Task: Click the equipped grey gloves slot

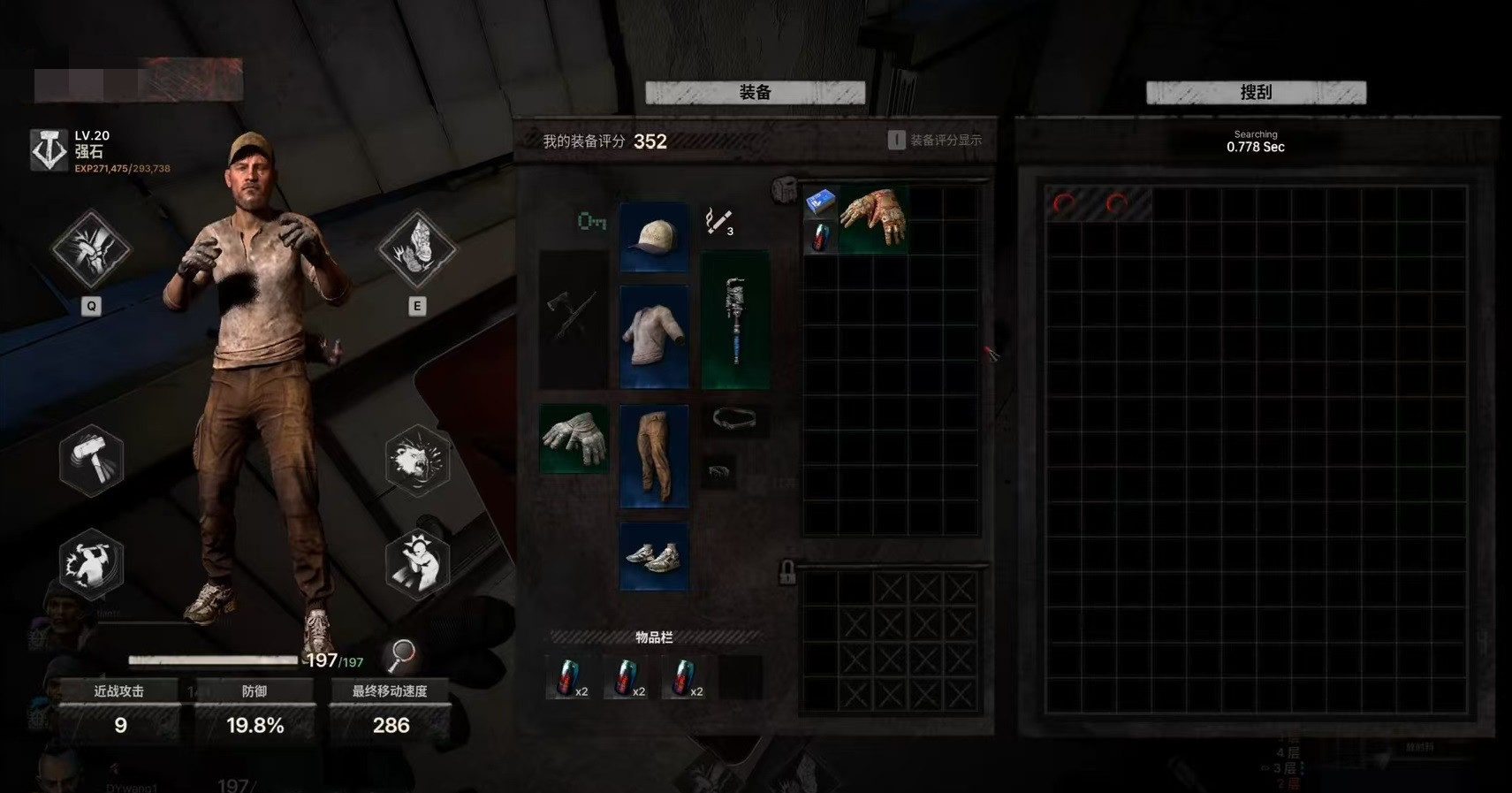Action: [x=574, y=438]
